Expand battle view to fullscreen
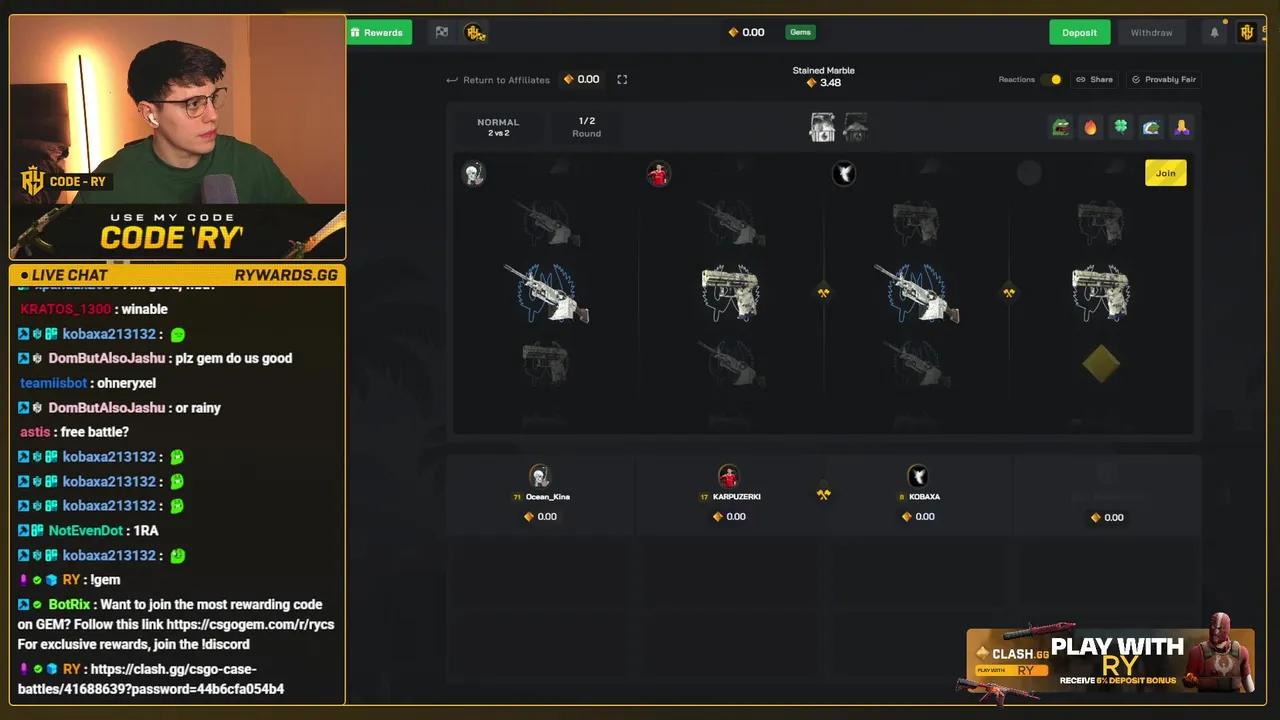Screen dimensions: 1280x720 622,79
